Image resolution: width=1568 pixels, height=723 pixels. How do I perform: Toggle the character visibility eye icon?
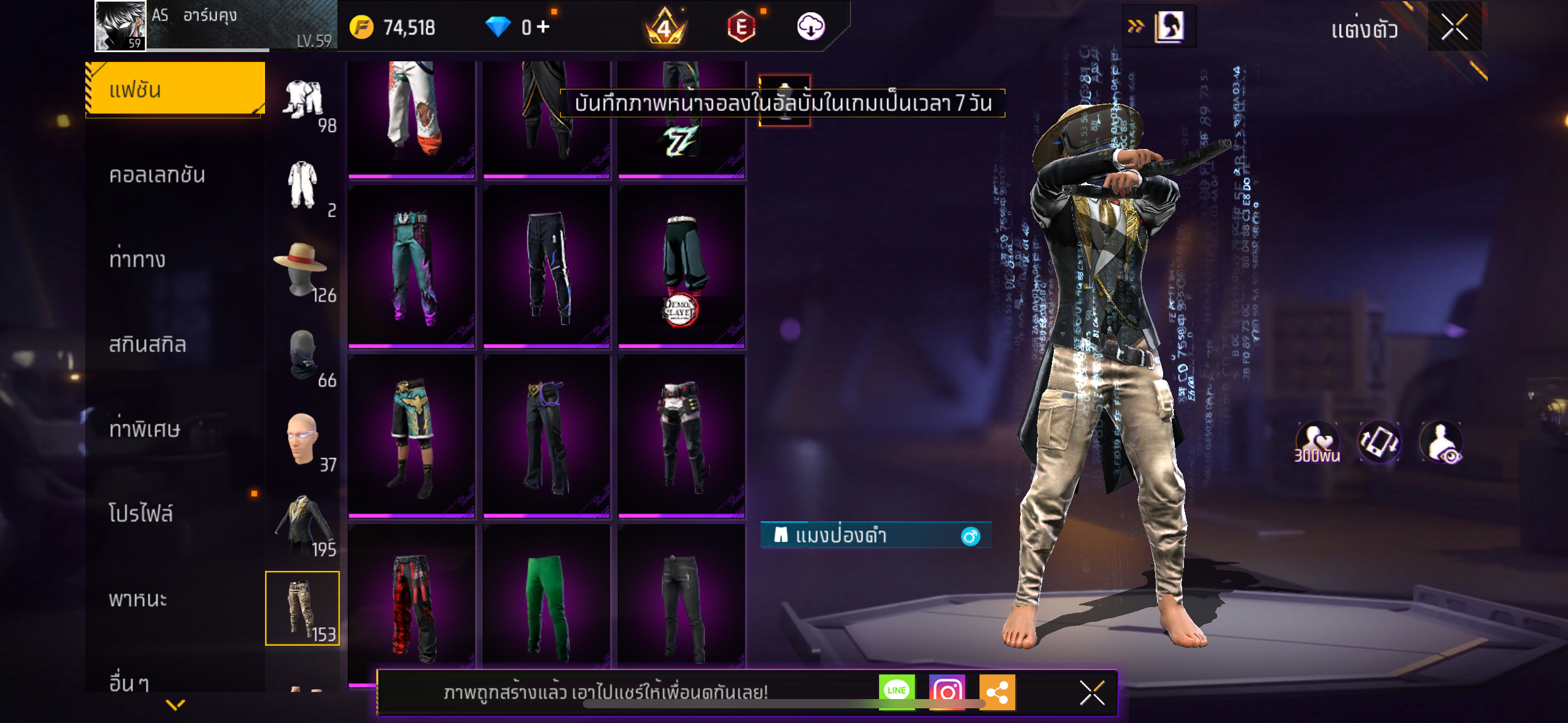coord(1441,442)
